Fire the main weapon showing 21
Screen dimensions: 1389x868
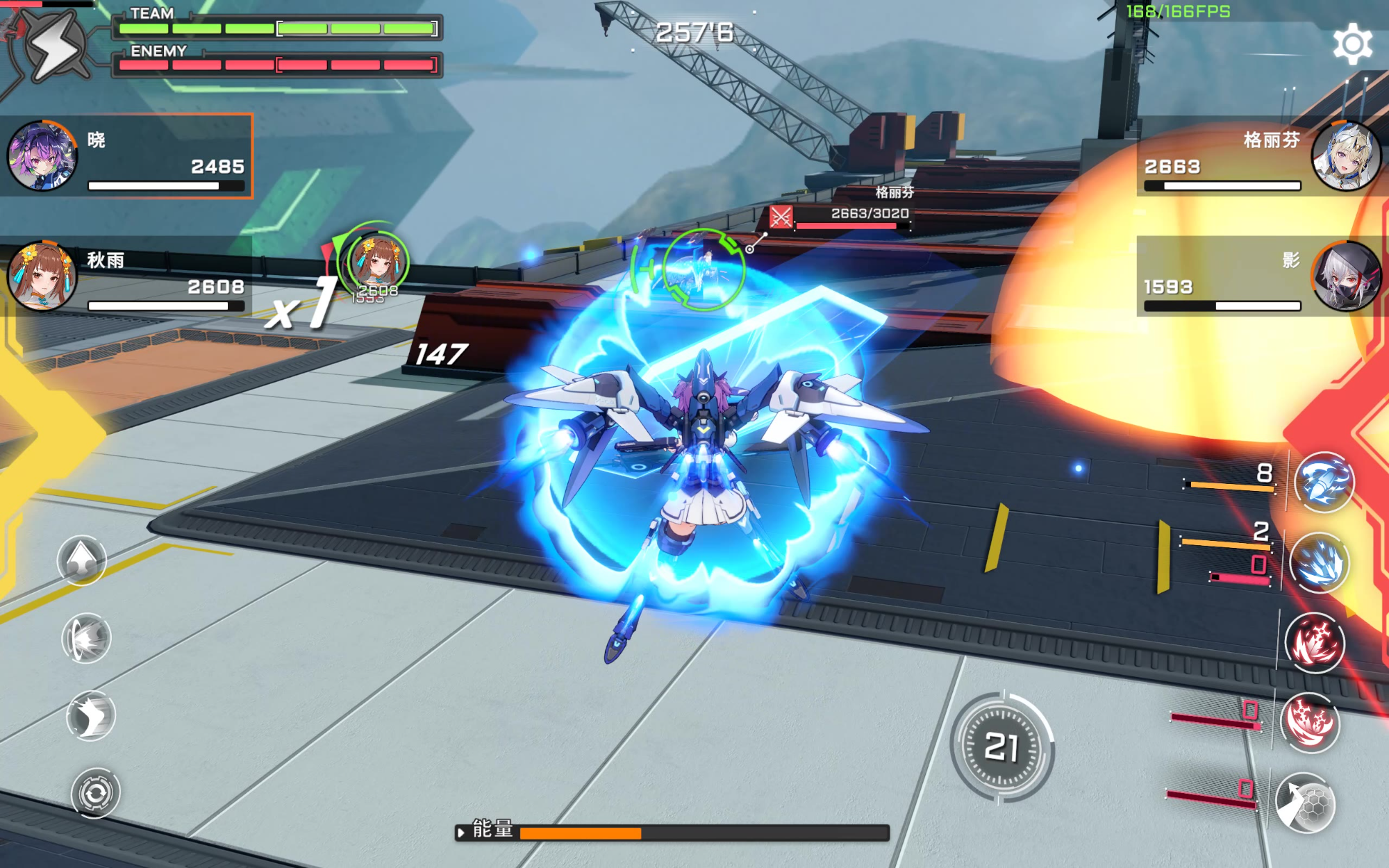point(1001,748)
